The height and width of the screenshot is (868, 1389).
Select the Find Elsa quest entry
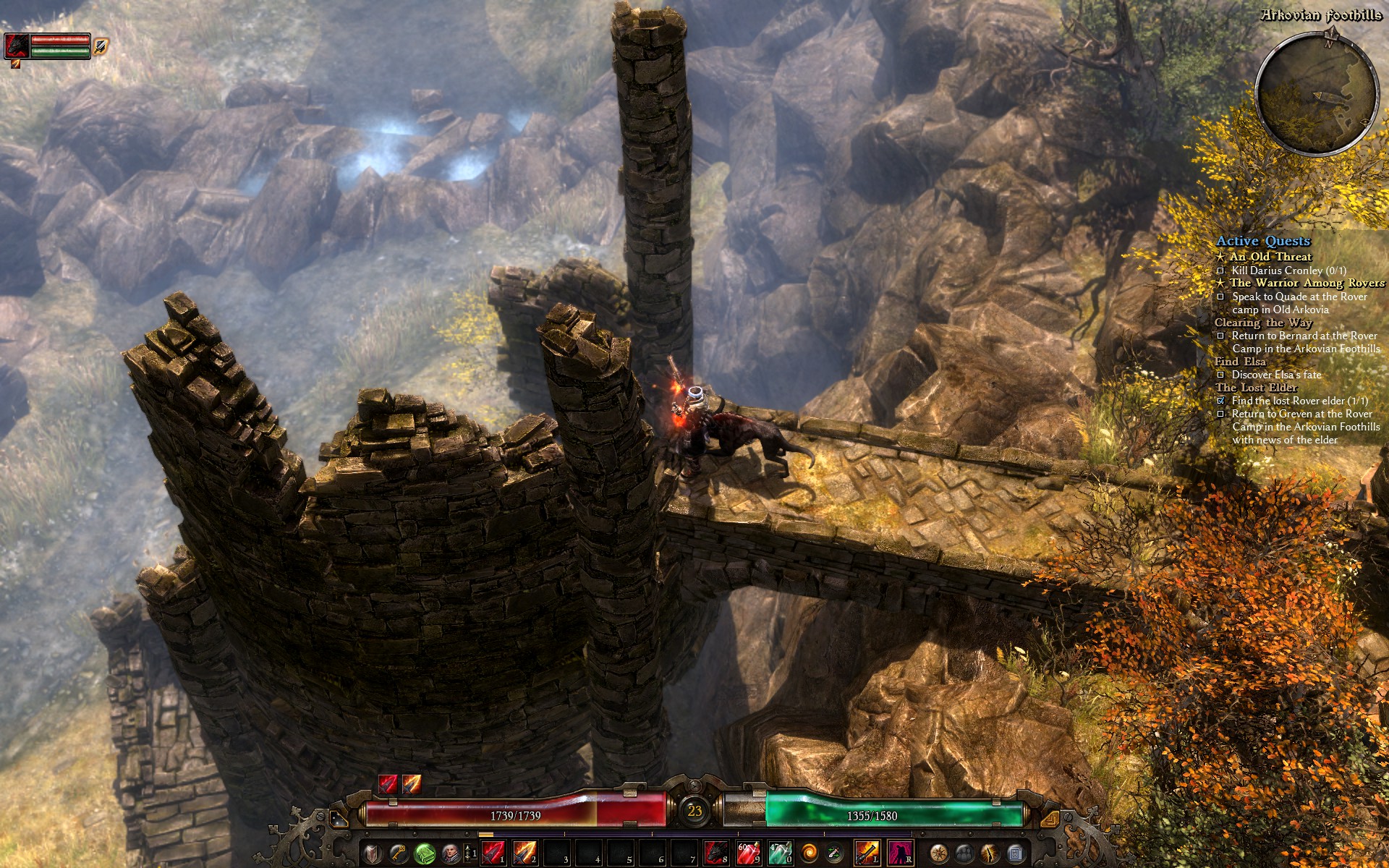point(1241,362)
